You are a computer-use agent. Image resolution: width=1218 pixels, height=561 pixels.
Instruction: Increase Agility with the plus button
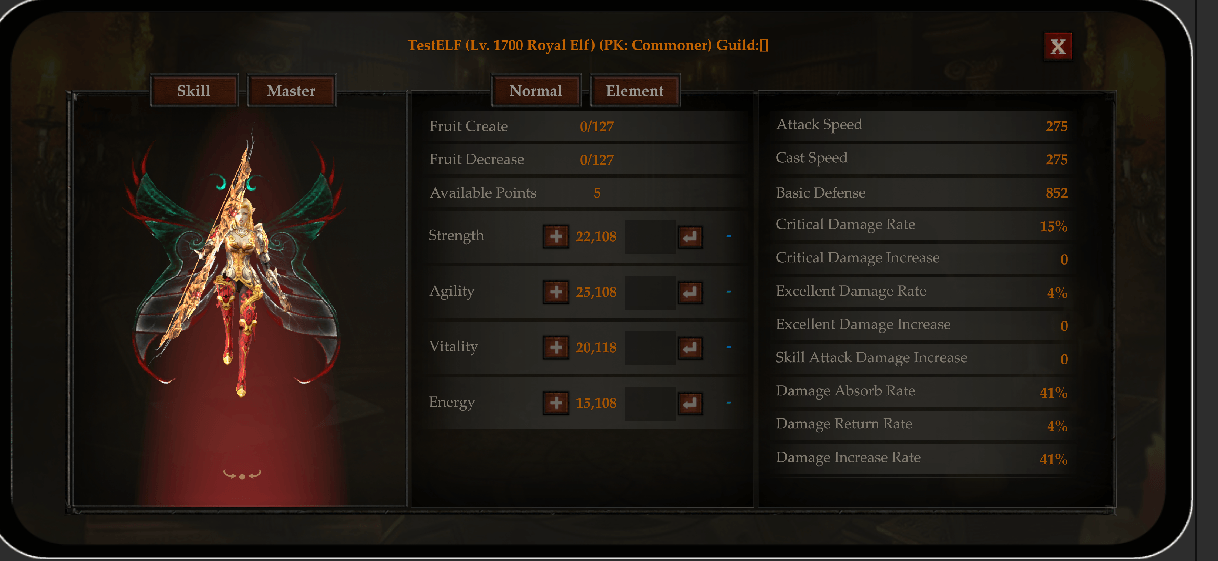(555, 292)
